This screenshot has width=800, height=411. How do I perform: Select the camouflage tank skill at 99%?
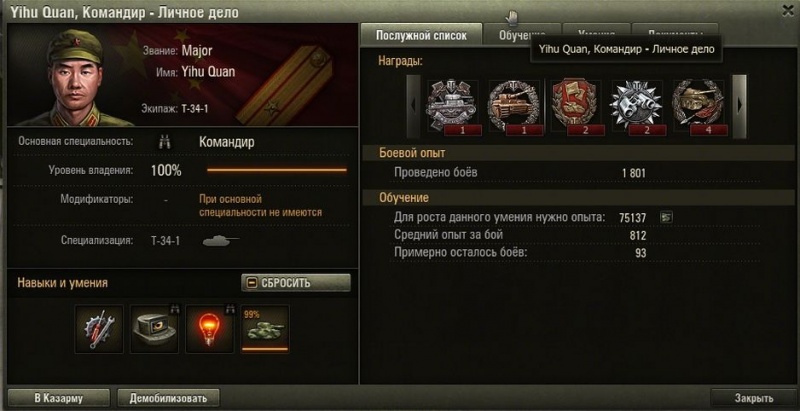point(264,329)
